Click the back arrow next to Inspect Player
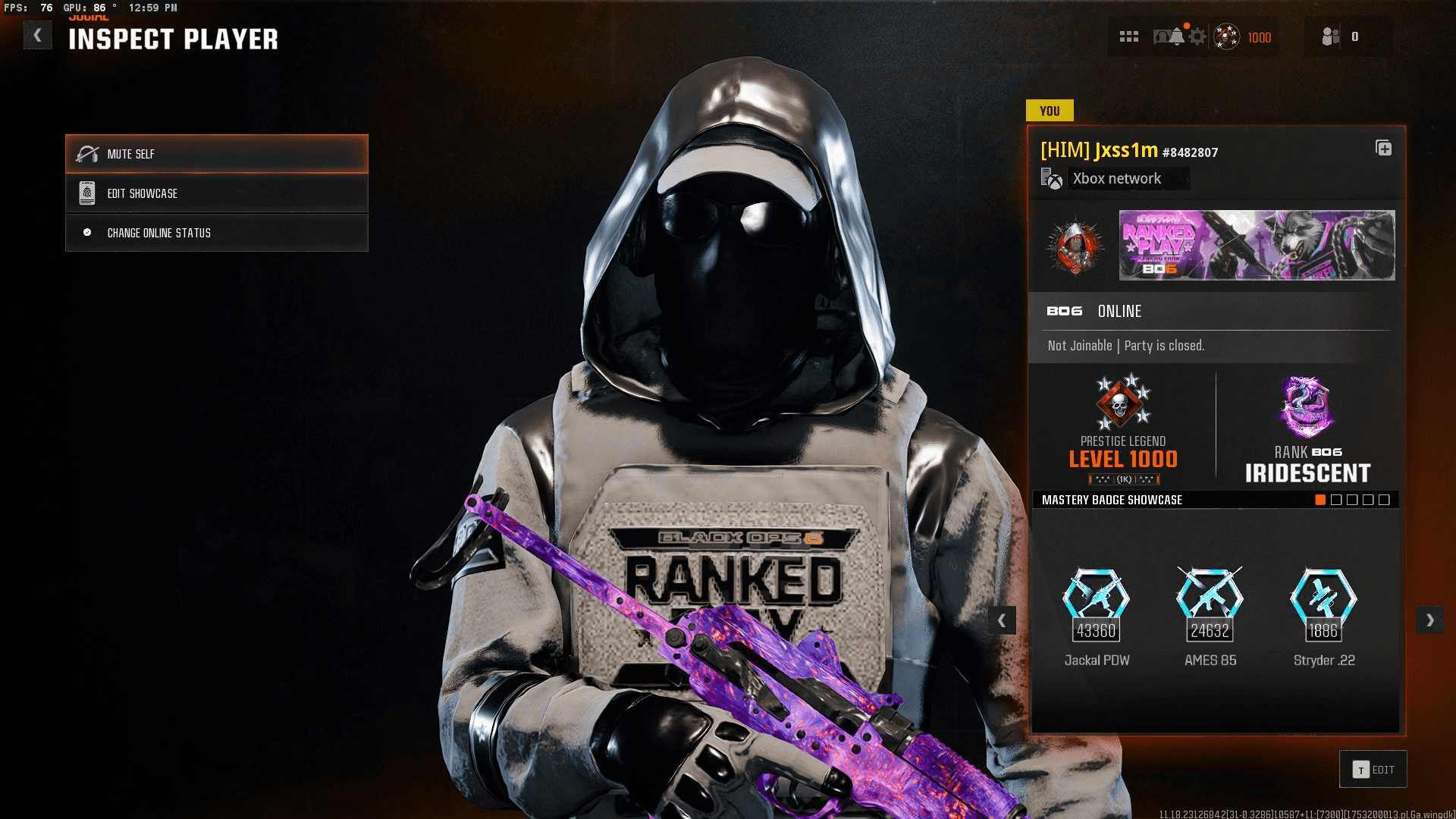Viewport: 1456px width, 819px height. pos(36,35)
